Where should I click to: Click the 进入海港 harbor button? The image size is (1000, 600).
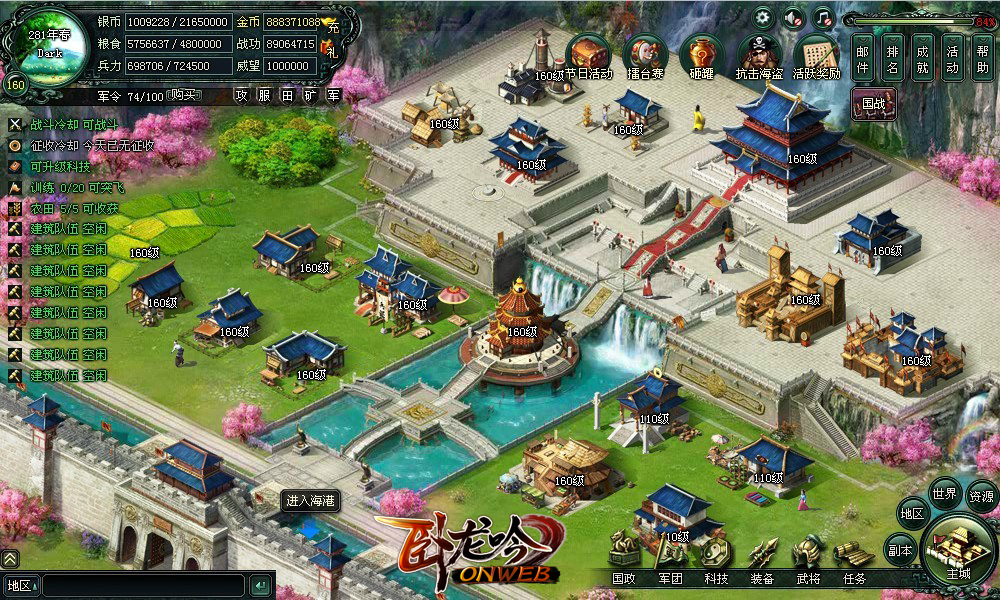click(x=311, y=500)
